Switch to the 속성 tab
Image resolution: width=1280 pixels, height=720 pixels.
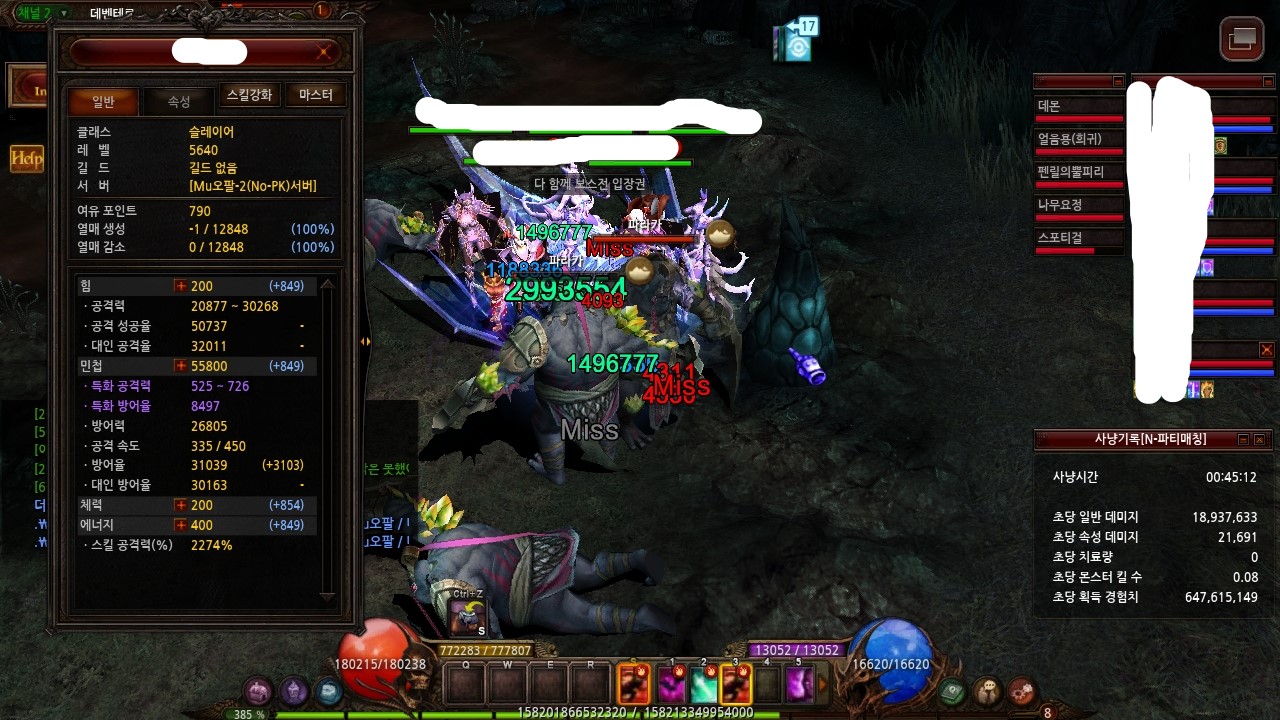178,101
